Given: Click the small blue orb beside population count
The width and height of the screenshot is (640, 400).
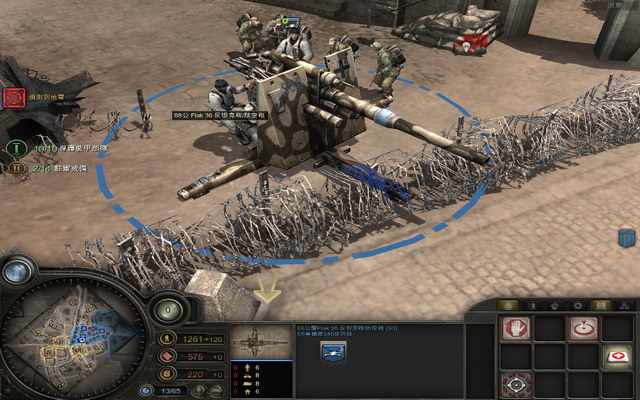Looking at the screenshot, I should click(146, 390).
